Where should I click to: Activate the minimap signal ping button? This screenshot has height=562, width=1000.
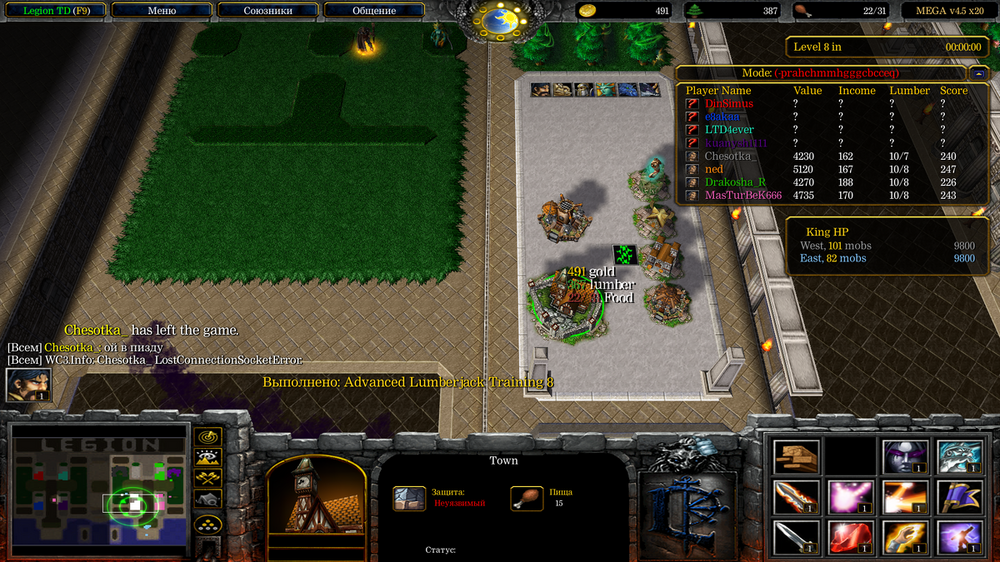(208, 437)
